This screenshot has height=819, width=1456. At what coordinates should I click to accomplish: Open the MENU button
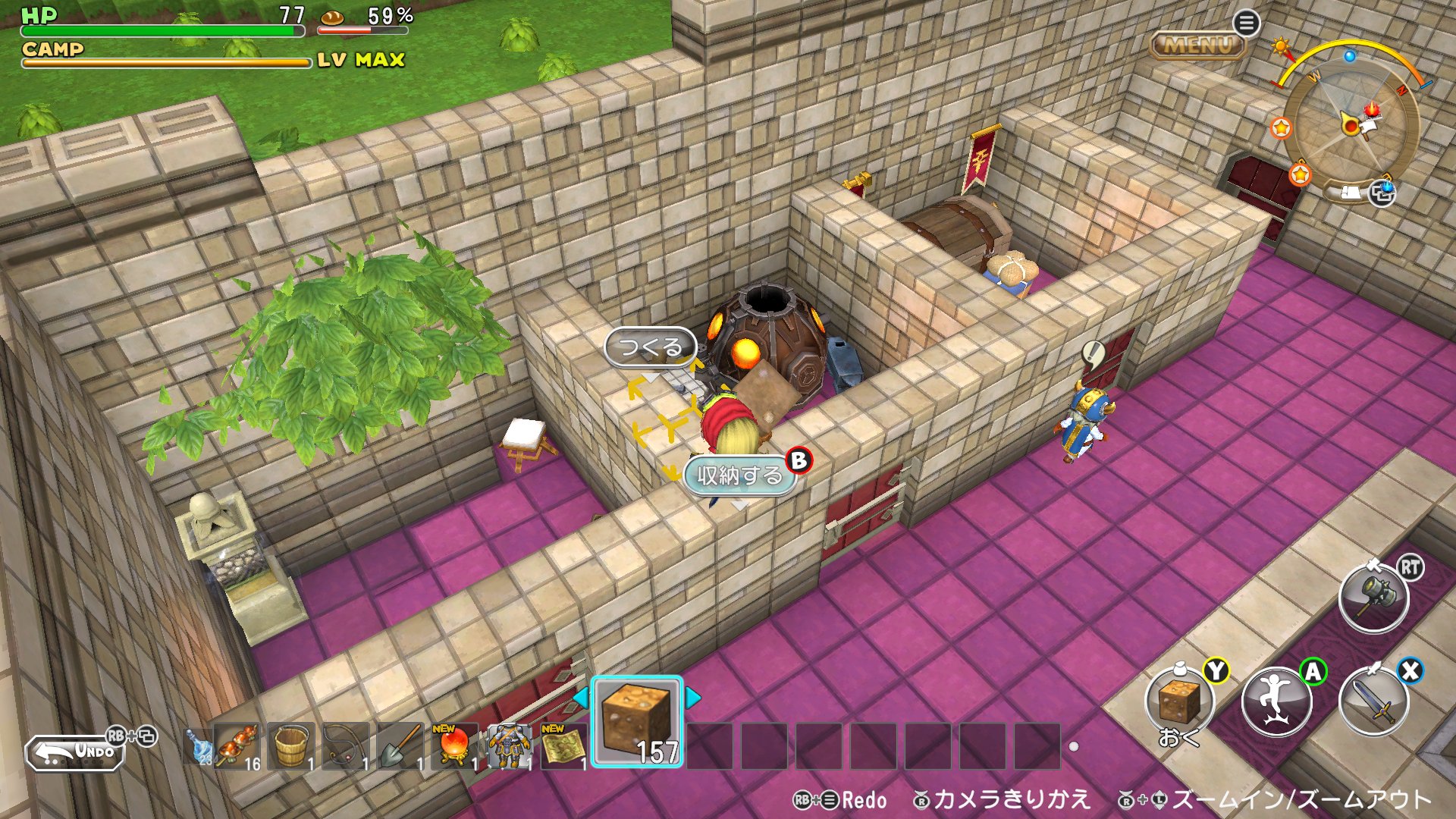pos(1198,45)
